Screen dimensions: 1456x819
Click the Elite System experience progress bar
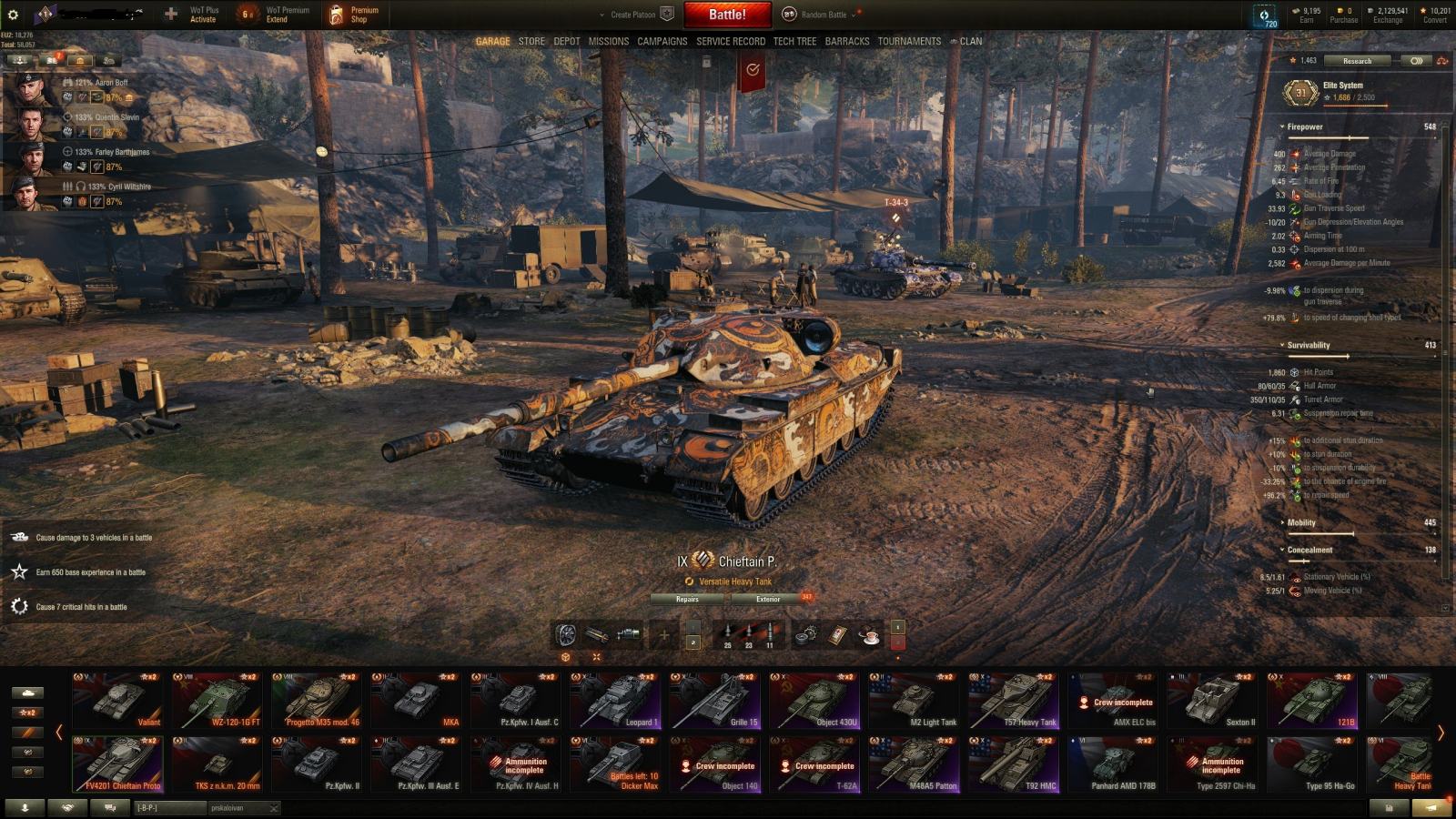point(1356,106)
